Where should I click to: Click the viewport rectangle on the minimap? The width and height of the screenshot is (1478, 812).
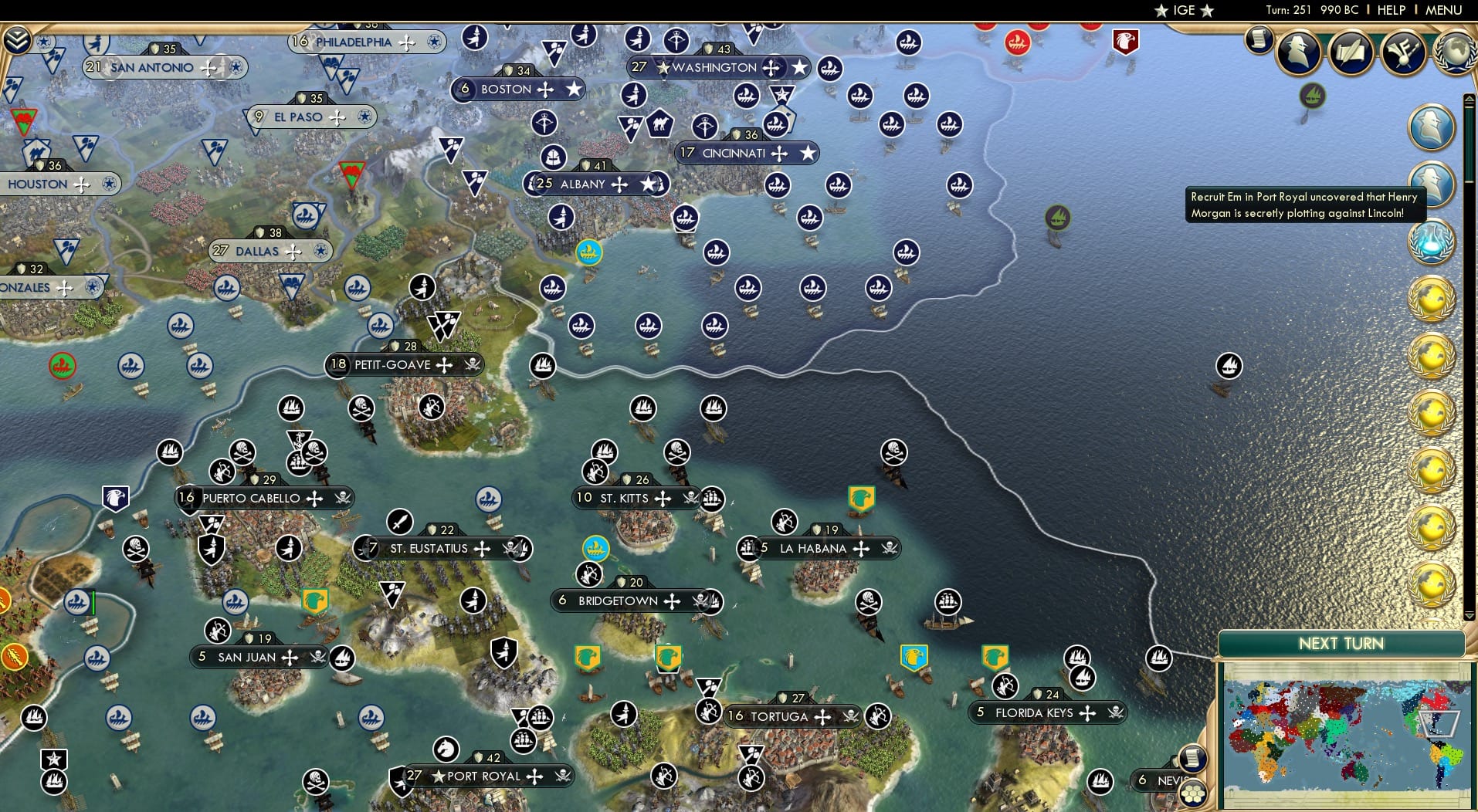point(1439,724)
